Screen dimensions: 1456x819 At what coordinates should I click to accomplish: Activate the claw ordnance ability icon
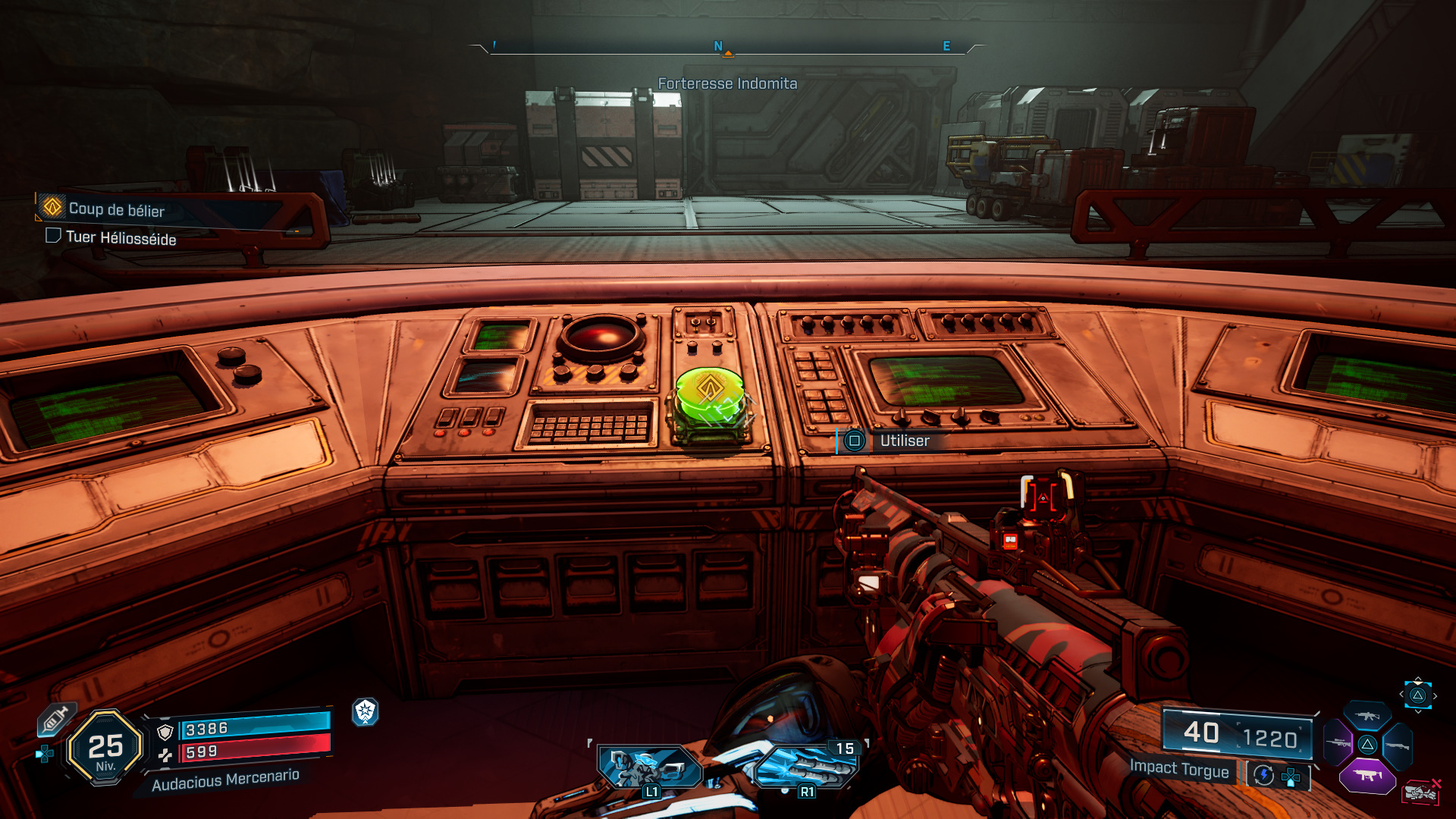pyautogui.click(x=806, y=767)
